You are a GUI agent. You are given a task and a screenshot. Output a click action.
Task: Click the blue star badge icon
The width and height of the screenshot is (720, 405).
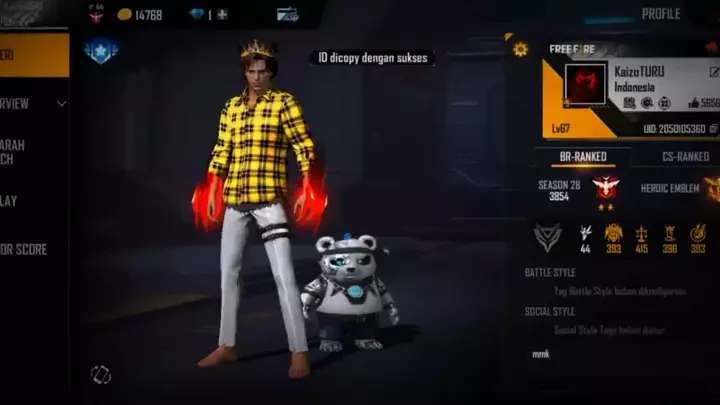pyautogui.click(x=100, y=51)
